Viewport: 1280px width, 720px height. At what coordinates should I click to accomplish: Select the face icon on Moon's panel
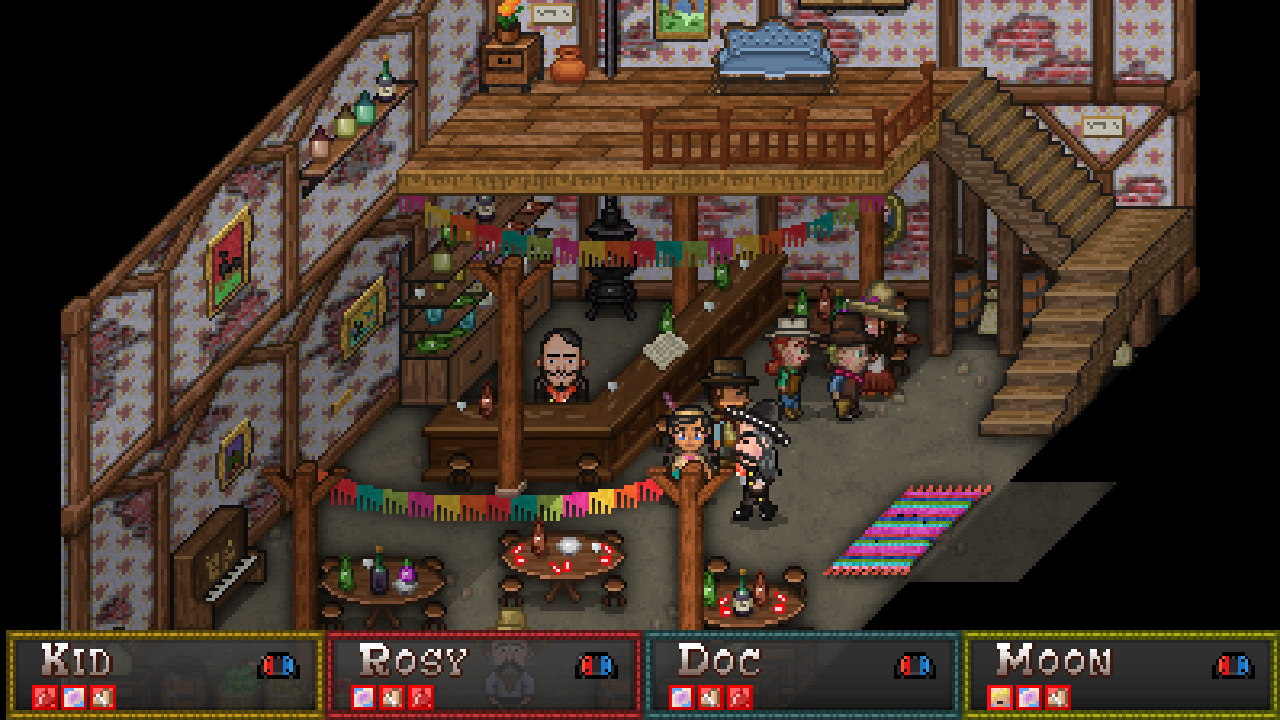tap(1001, 696)
